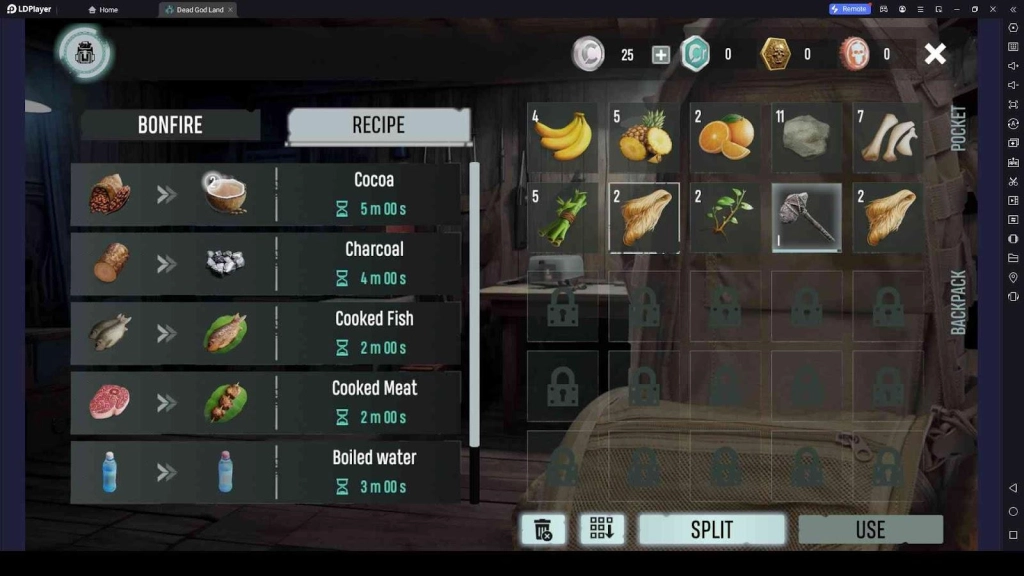Select the green plant bundle slot

(x=563, y=217)
